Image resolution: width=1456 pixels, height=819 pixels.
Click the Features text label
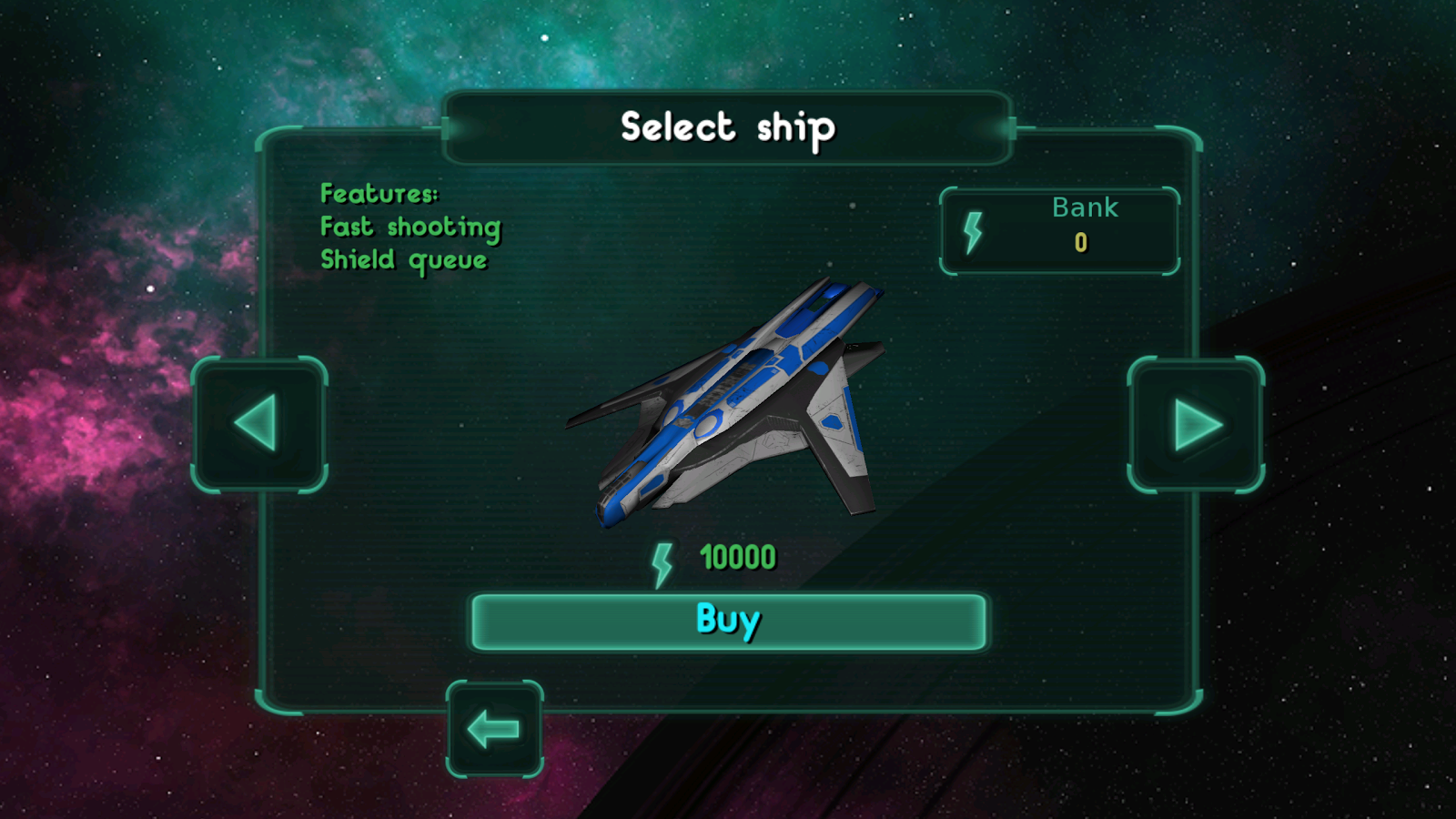click(x=379, y=194)
